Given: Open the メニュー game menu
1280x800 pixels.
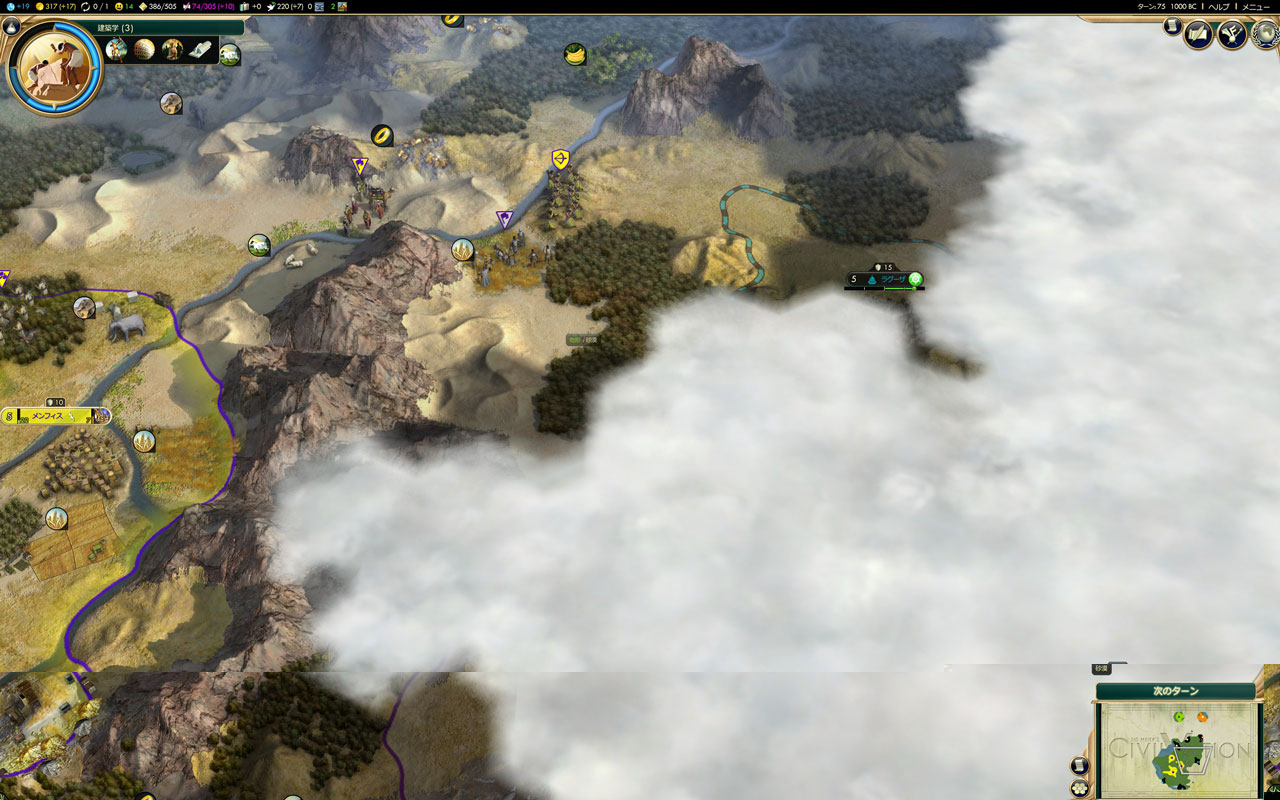Looking at the screenshot, I should click(1255, 6).
